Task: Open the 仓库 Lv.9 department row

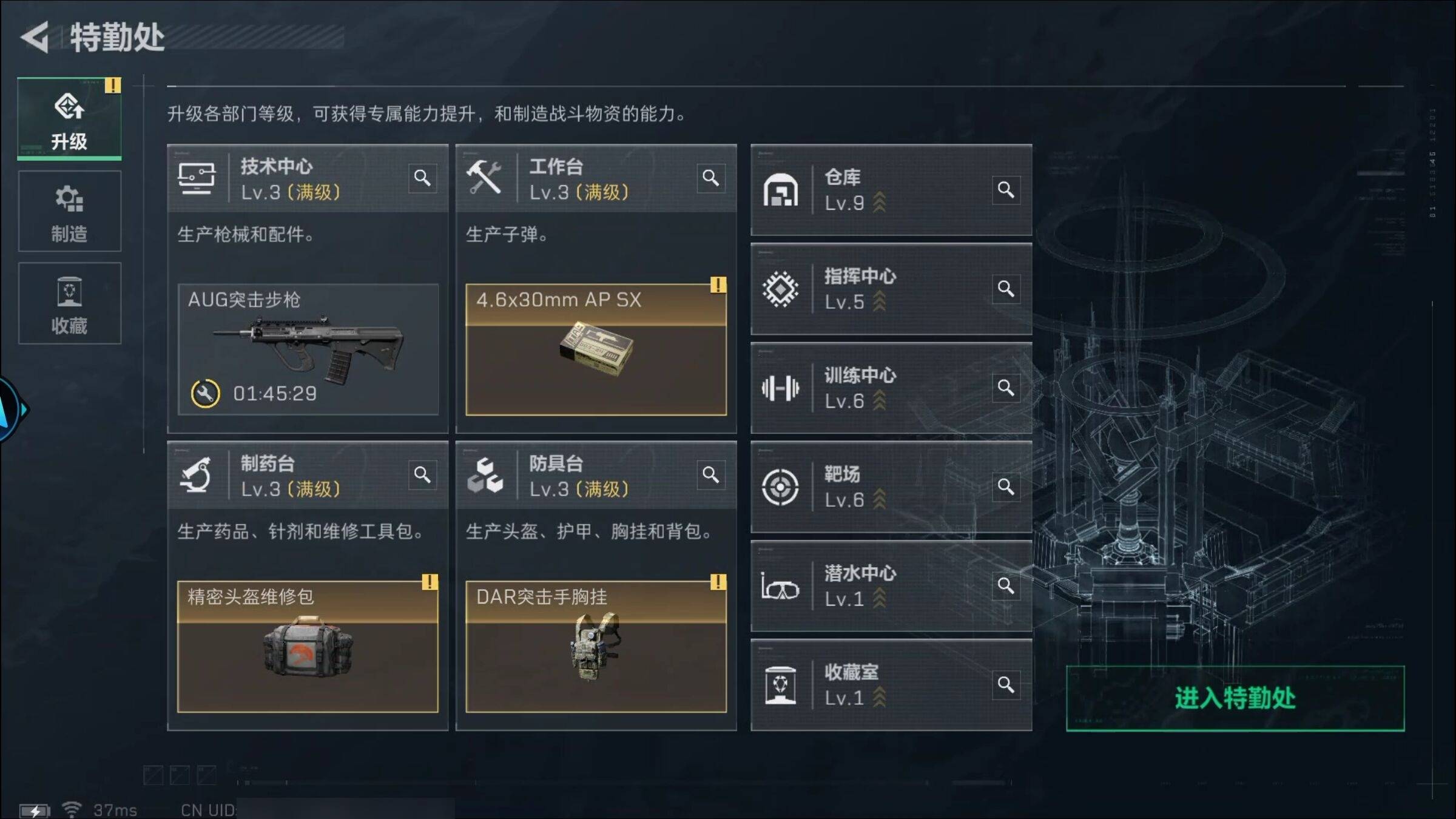Action: click(891, 190)
